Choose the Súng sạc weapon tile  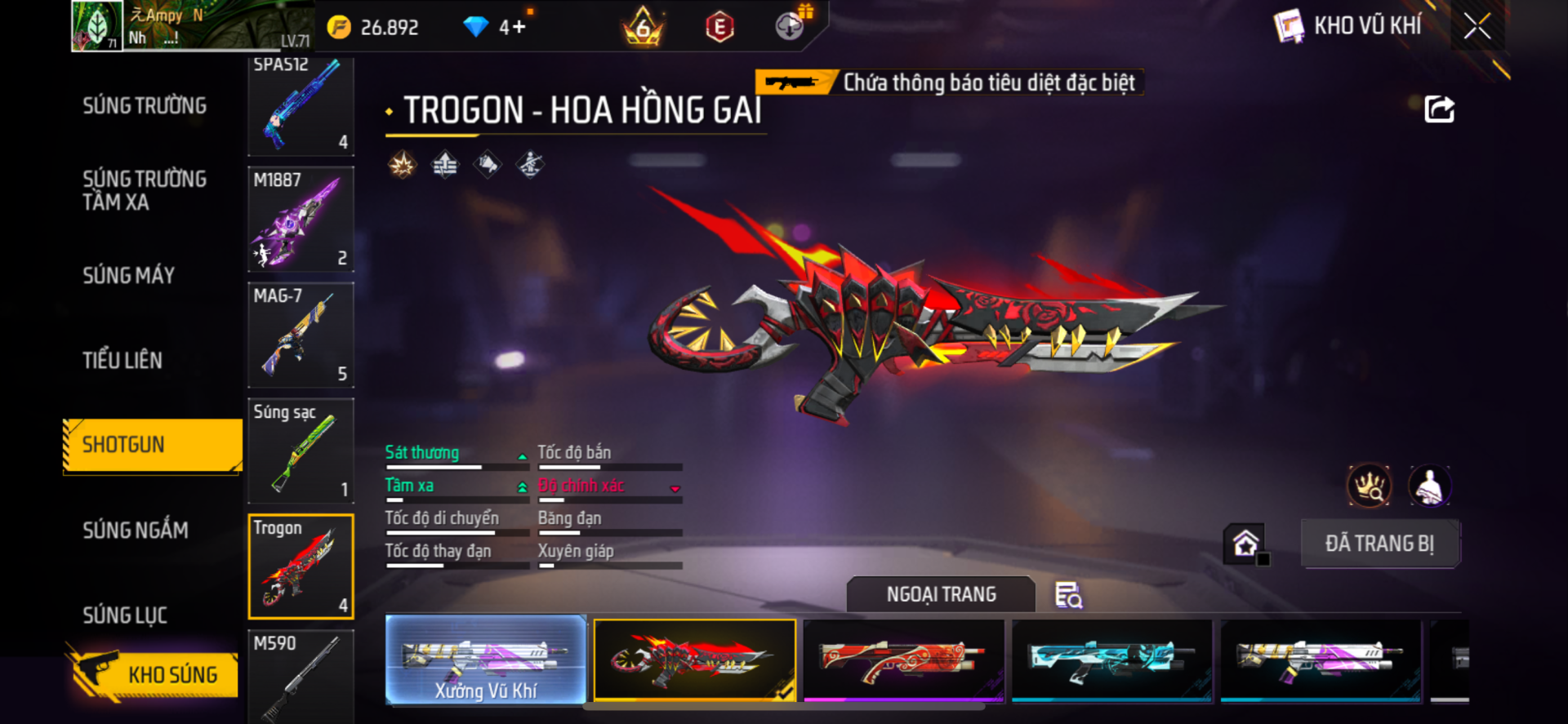301,451
